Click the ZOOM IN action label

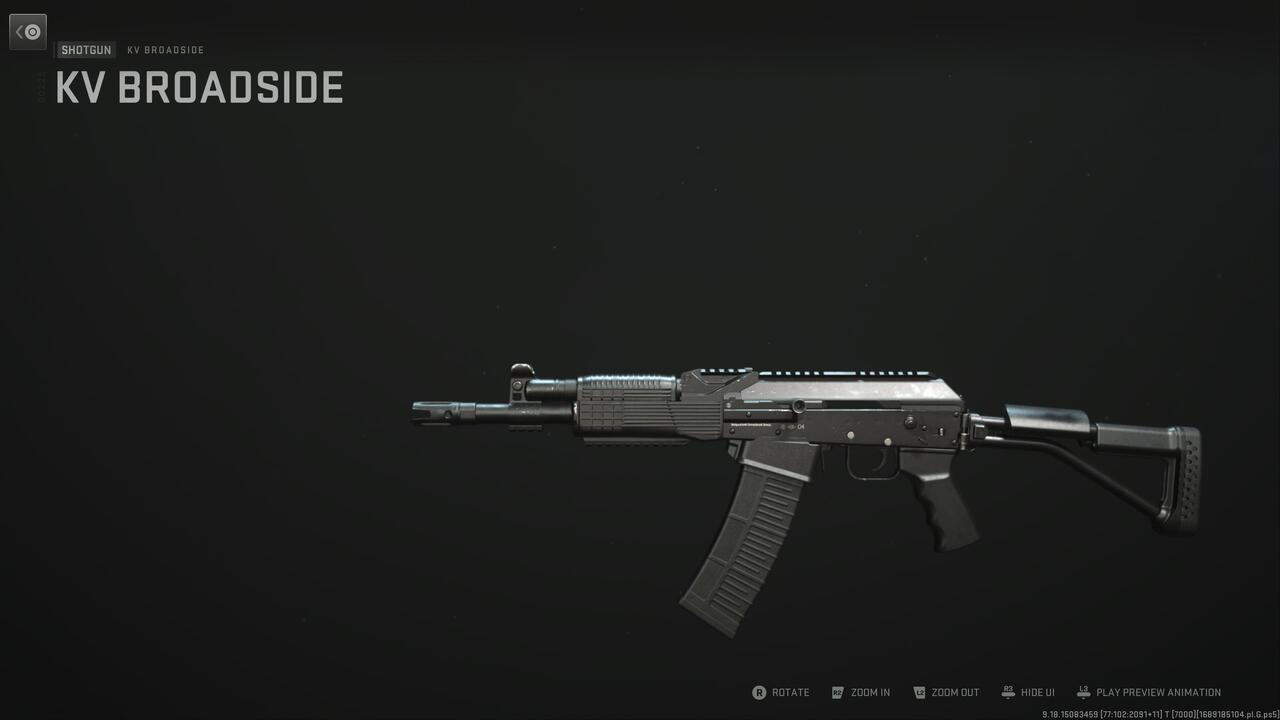click(870, 692)
